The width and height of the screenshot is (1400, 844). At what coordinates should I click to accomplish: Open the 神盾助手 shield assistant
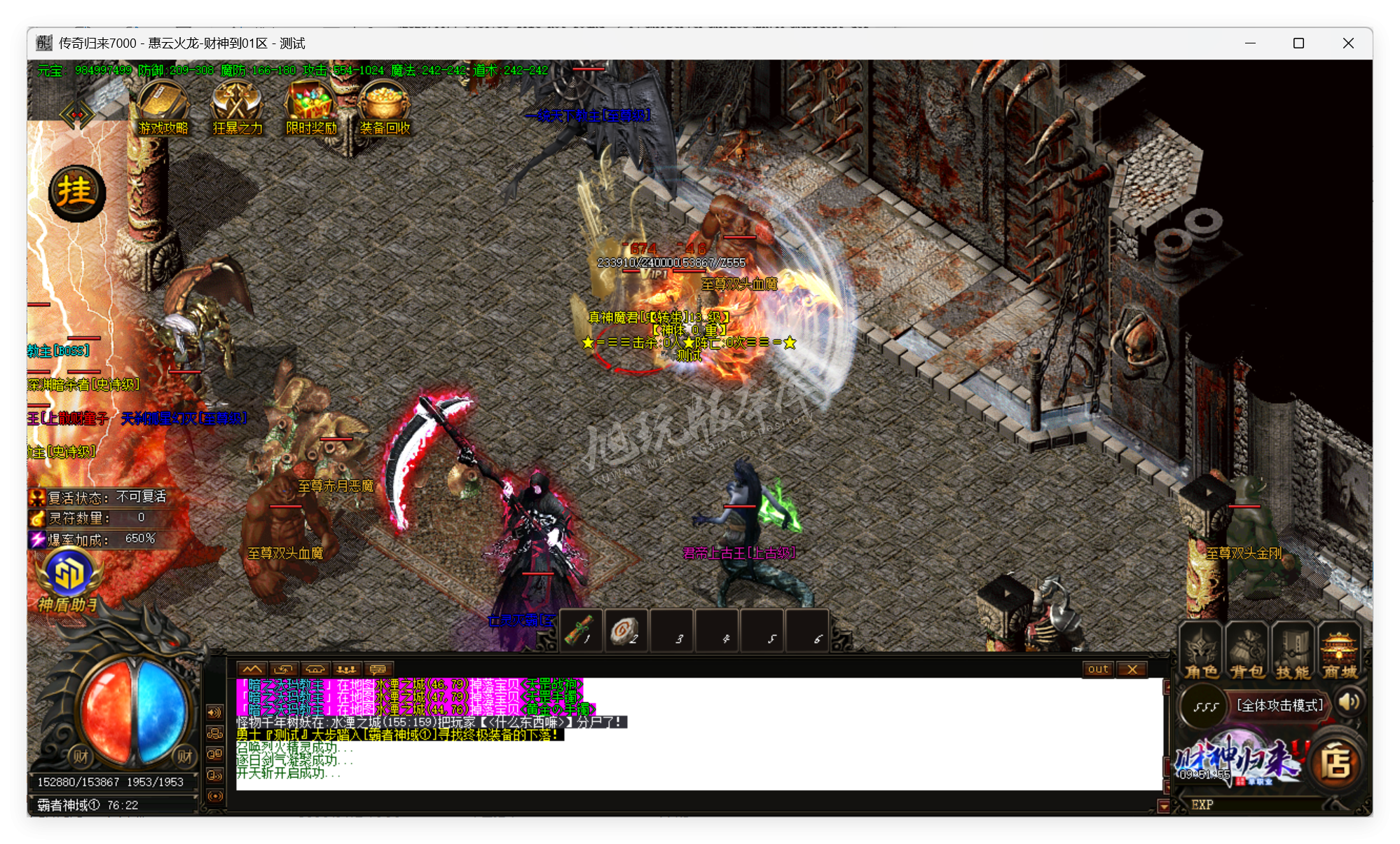pyautogui.click(x=68, y=578)
